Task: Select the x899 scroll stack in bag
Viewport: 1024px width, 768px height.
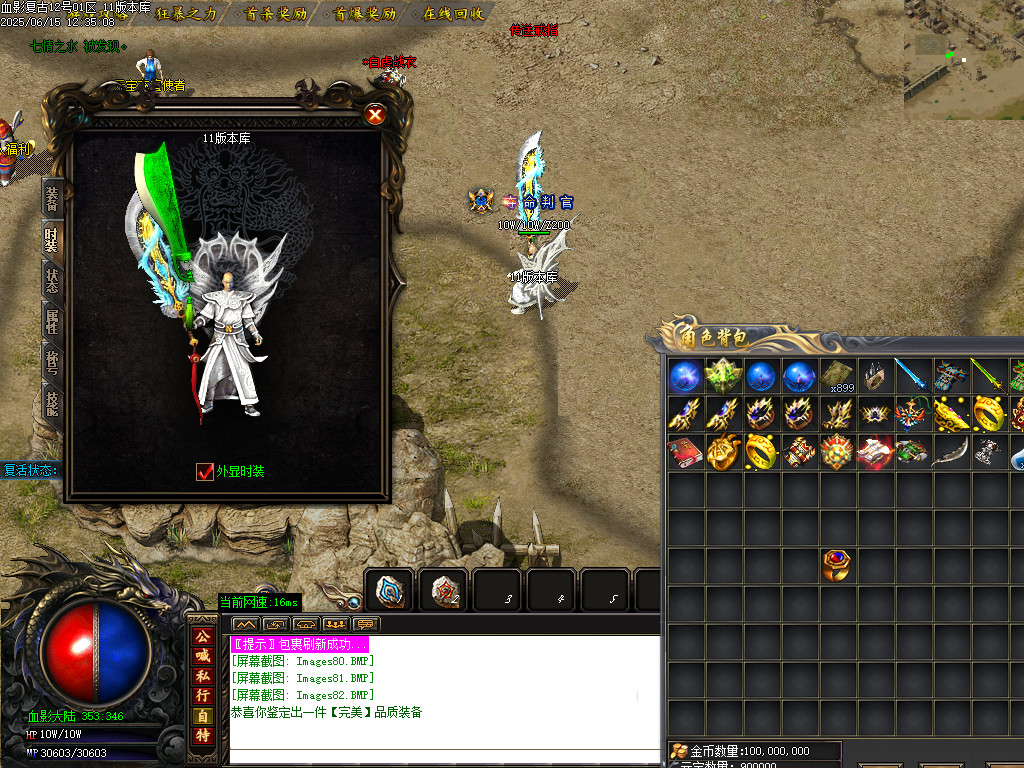Action: [838, 376]
